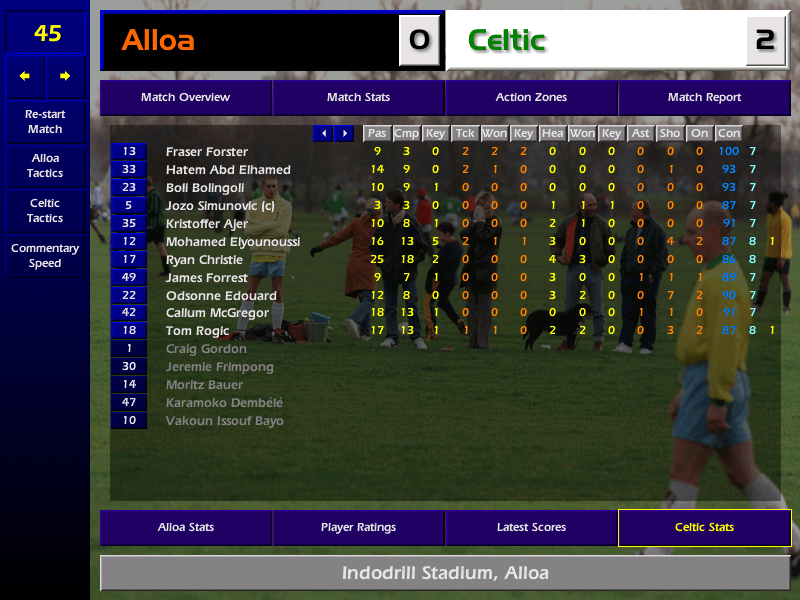Select Tom Rogic in the list
The height and width of the screenshot is (600, 800).
tap(197, 331)
